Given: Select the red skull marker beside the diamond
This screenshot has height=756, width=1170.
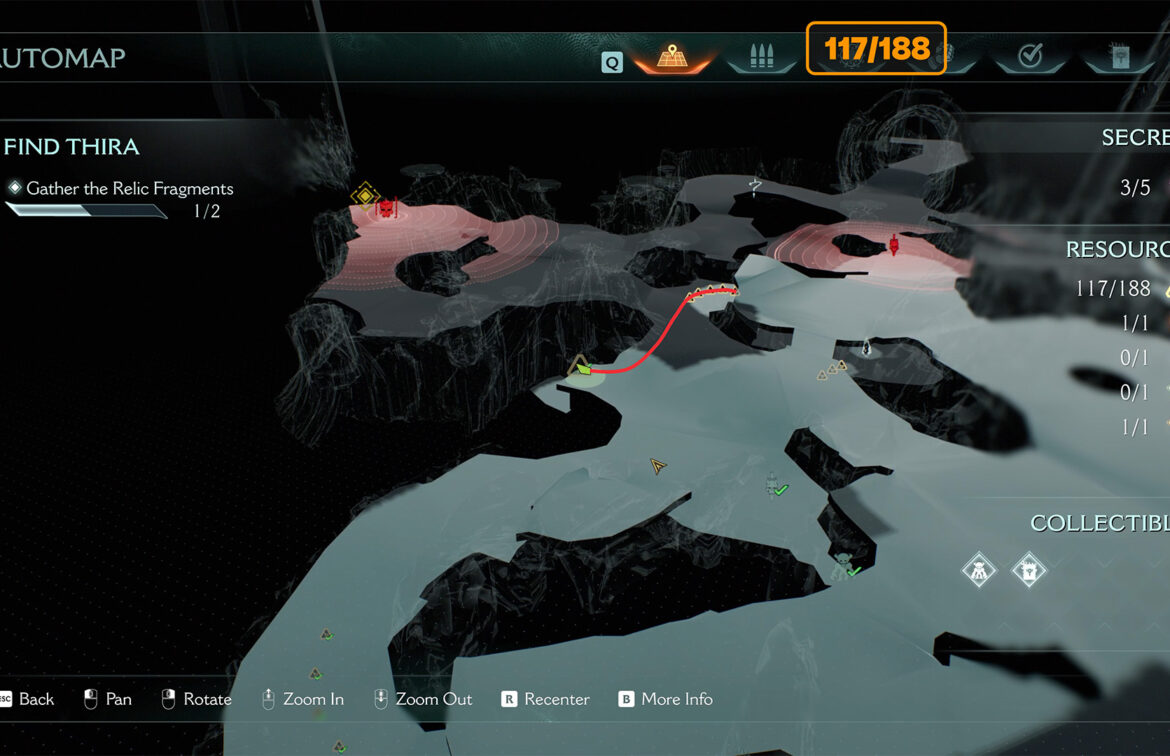Looking at the screenshot, I should (387, 208).
